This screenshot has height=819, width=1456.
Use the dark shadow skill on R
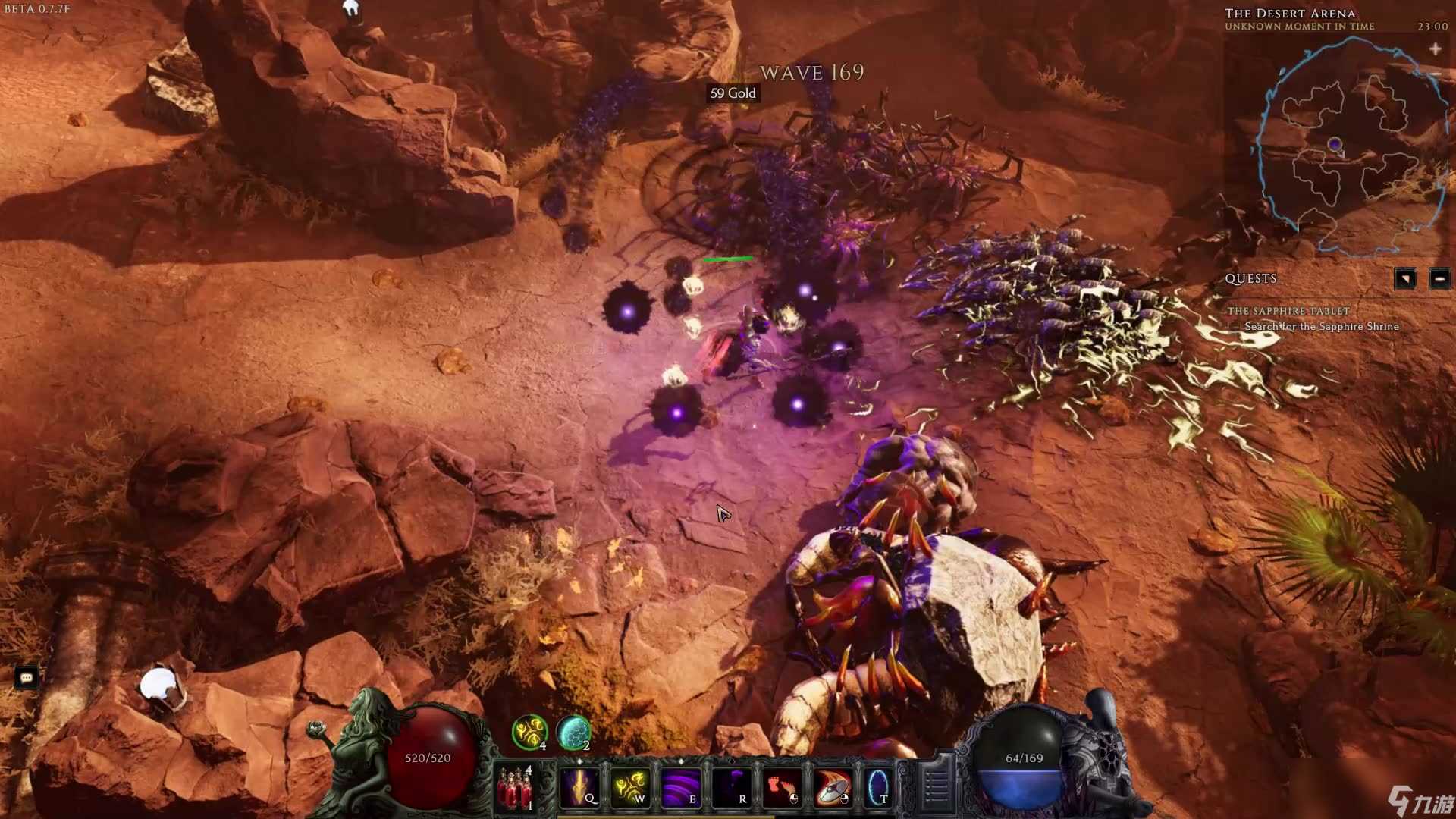click(x=732, y=788)
